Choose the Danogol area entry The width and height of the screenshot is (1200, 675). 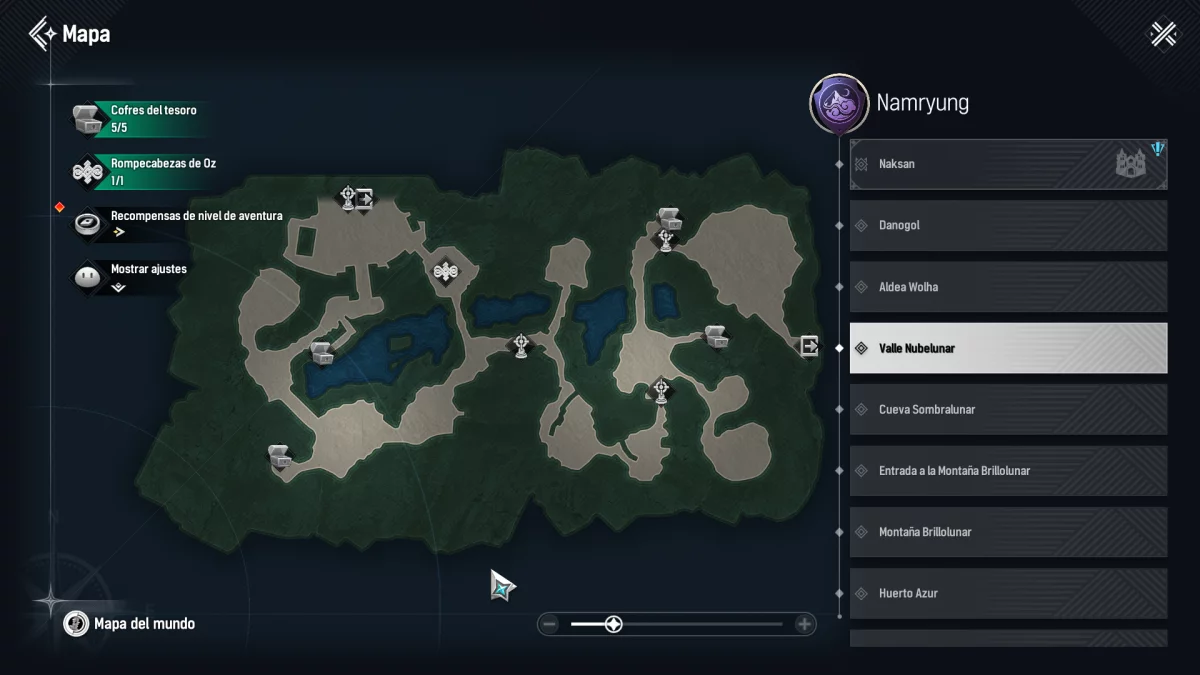click(x=1008, y=226)
